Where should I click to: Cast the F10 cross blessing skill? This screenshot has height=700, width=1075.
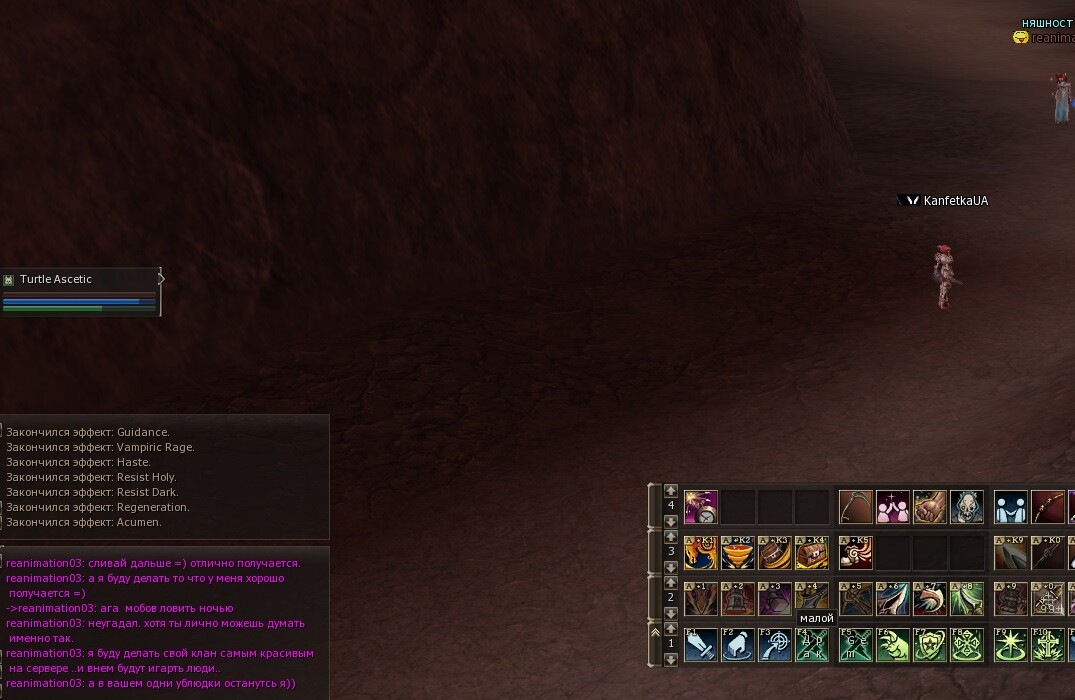tap(1048, 645)
